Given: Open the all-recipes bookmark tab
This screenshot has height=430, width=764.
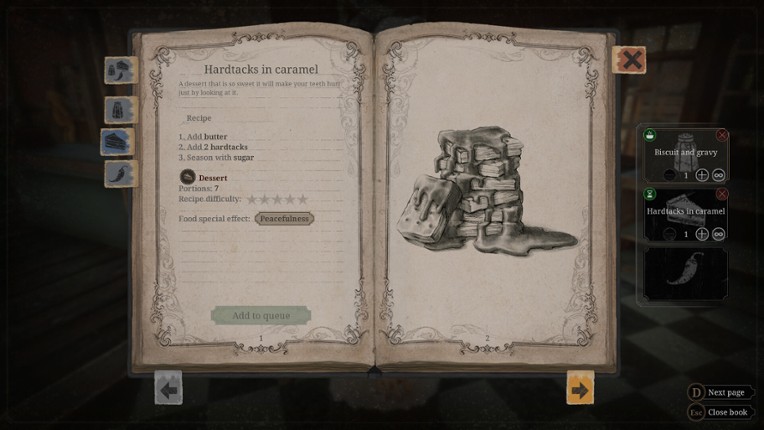Looking at the screenshot, I should tap(120, 71).
